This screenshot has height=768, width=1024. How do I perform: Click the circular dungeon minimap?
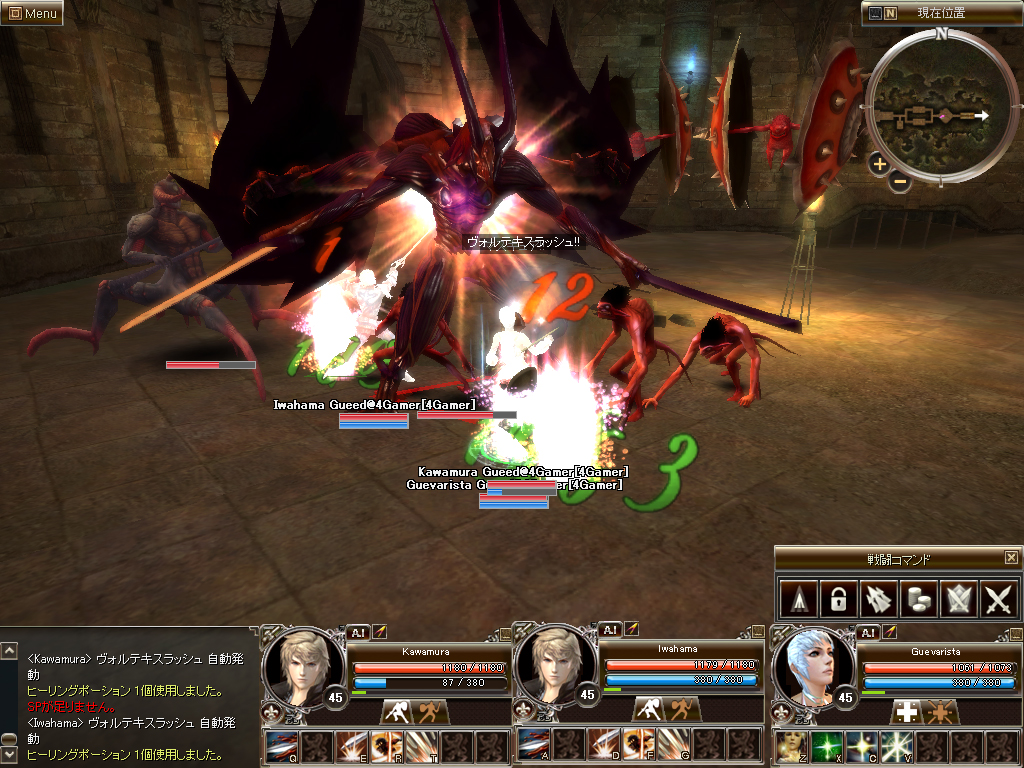point(941,108)
